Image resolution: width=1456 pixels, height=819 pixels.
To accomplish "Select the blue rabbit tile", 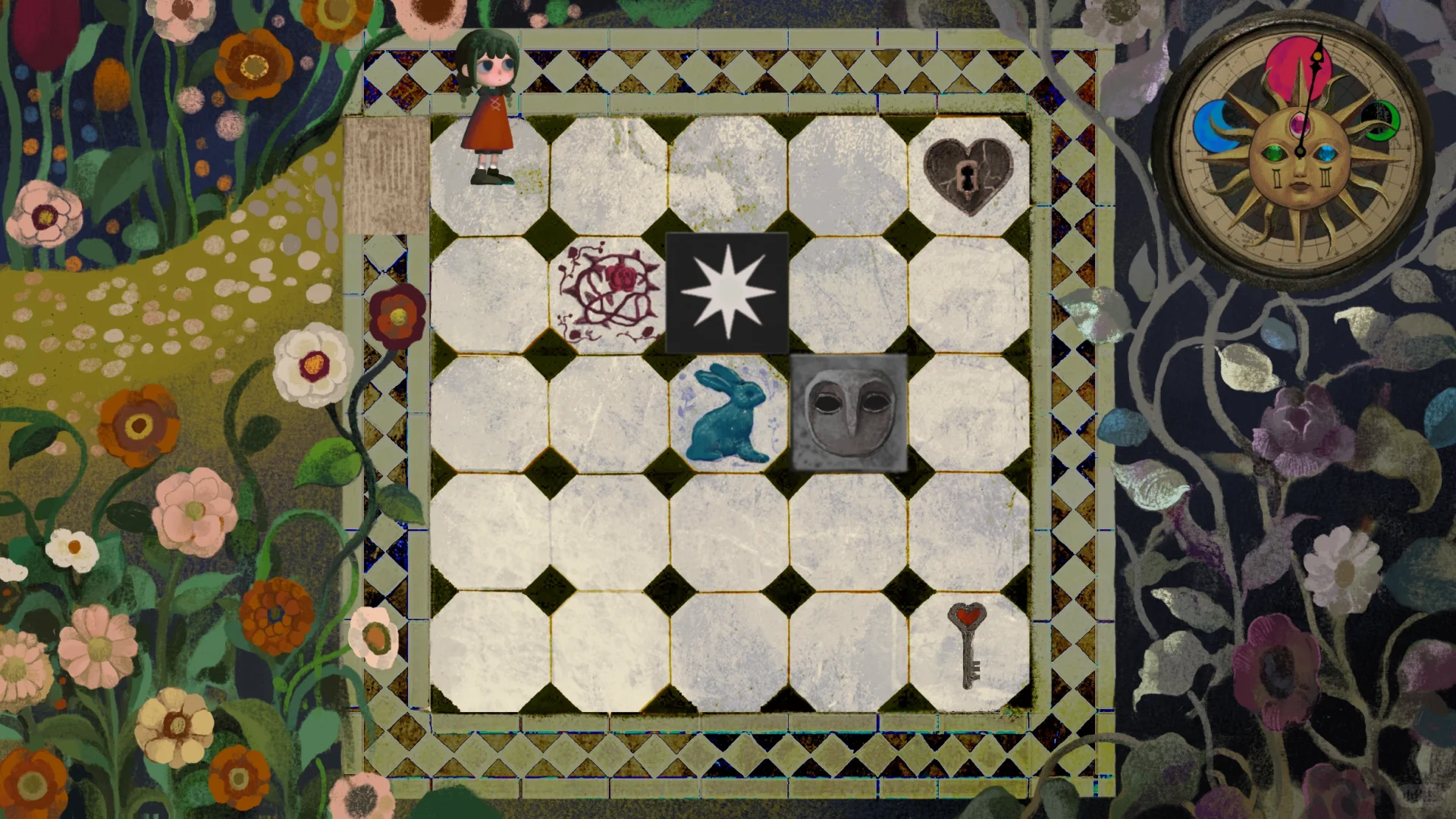I will 729,414.
